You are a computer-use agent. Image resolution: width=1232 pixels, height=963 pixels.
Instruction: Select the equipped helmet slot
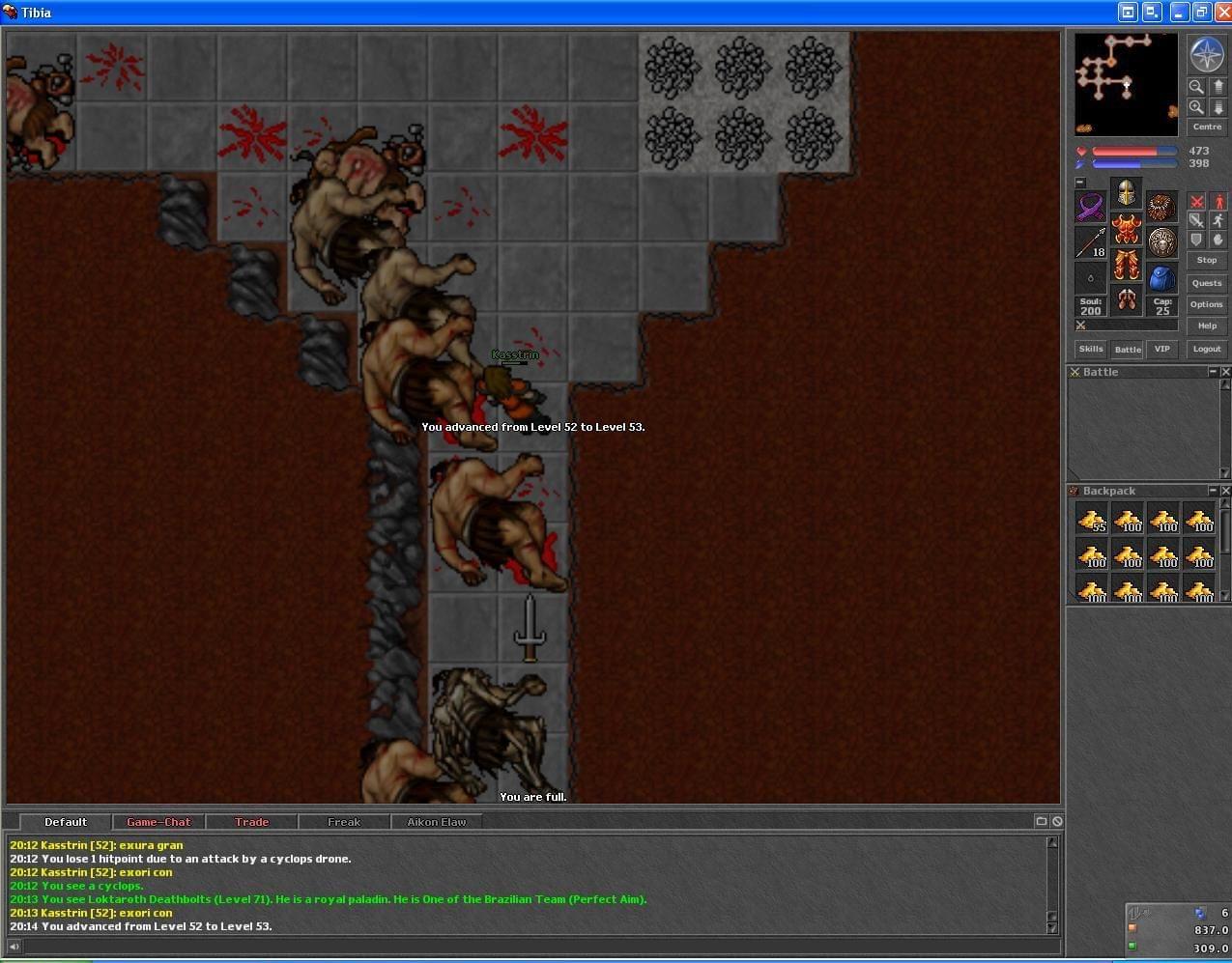pyautogui.click(x=1126, y=193)
